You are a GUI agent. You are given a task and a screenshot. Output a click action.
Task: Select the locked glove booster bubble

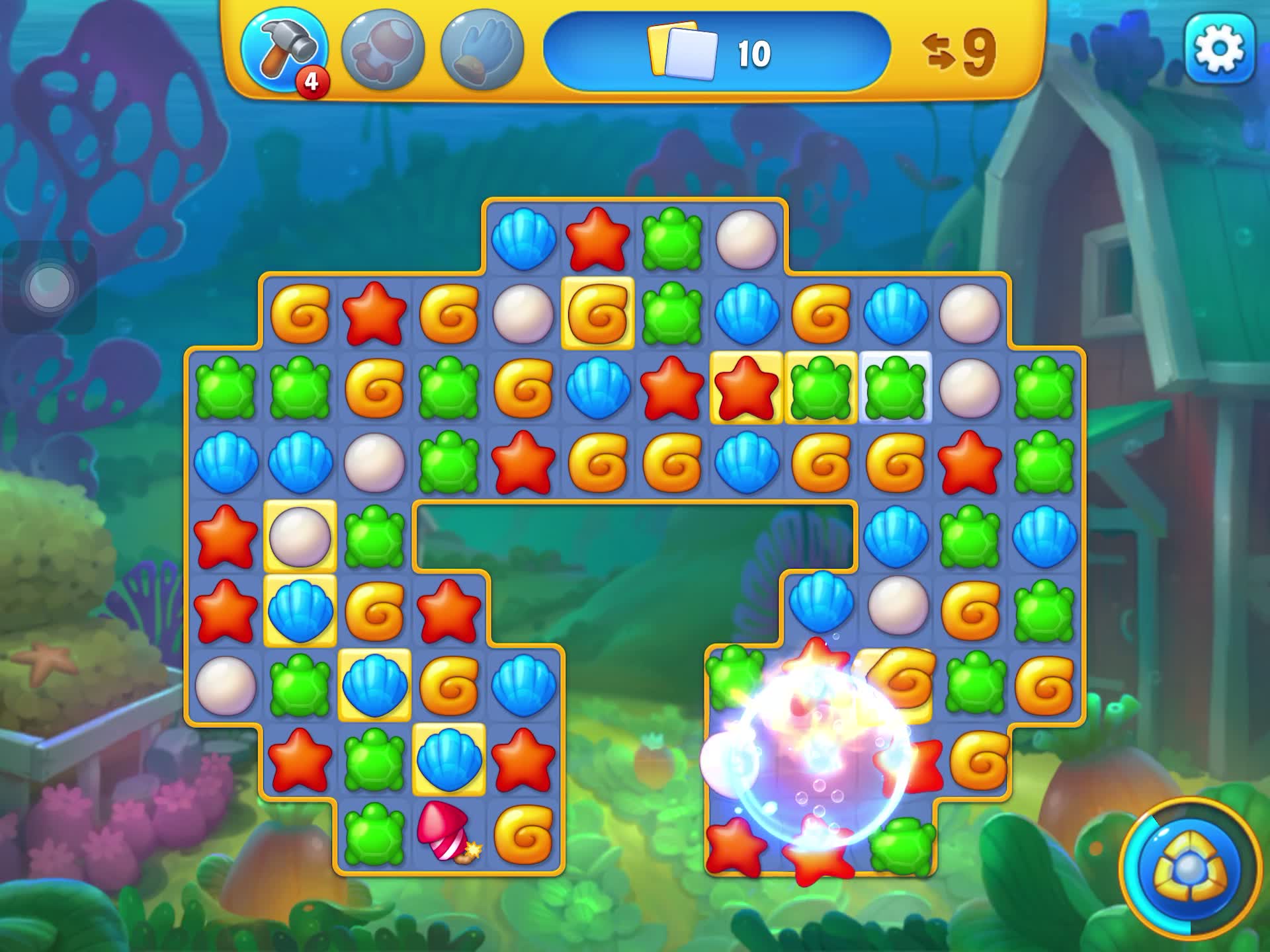(x=482, y=50)
